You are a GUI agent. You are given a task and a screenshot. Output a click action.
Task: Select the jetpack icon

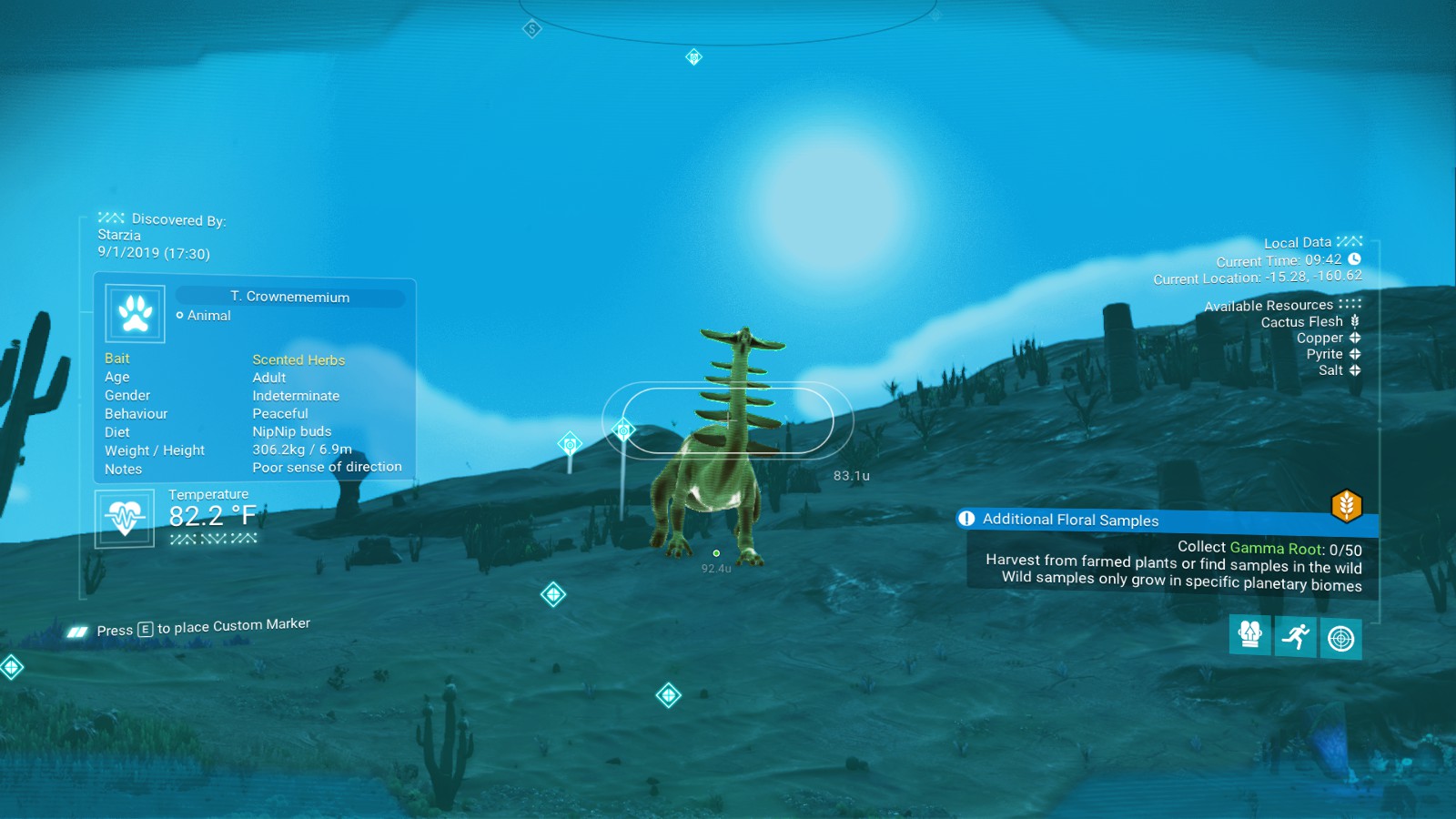[1249, 633]
